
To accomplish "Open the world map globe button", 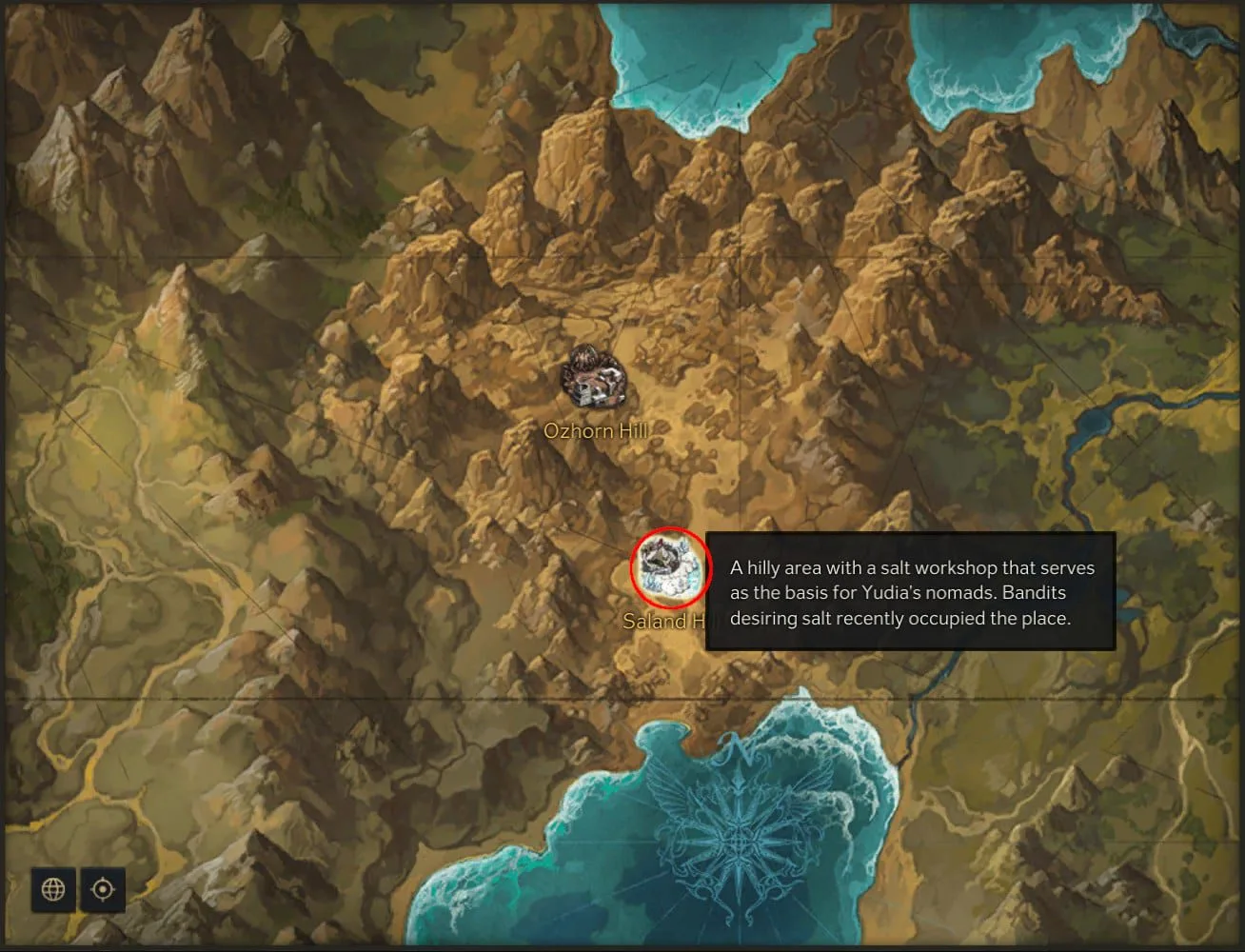I will [x=53, y=889].
